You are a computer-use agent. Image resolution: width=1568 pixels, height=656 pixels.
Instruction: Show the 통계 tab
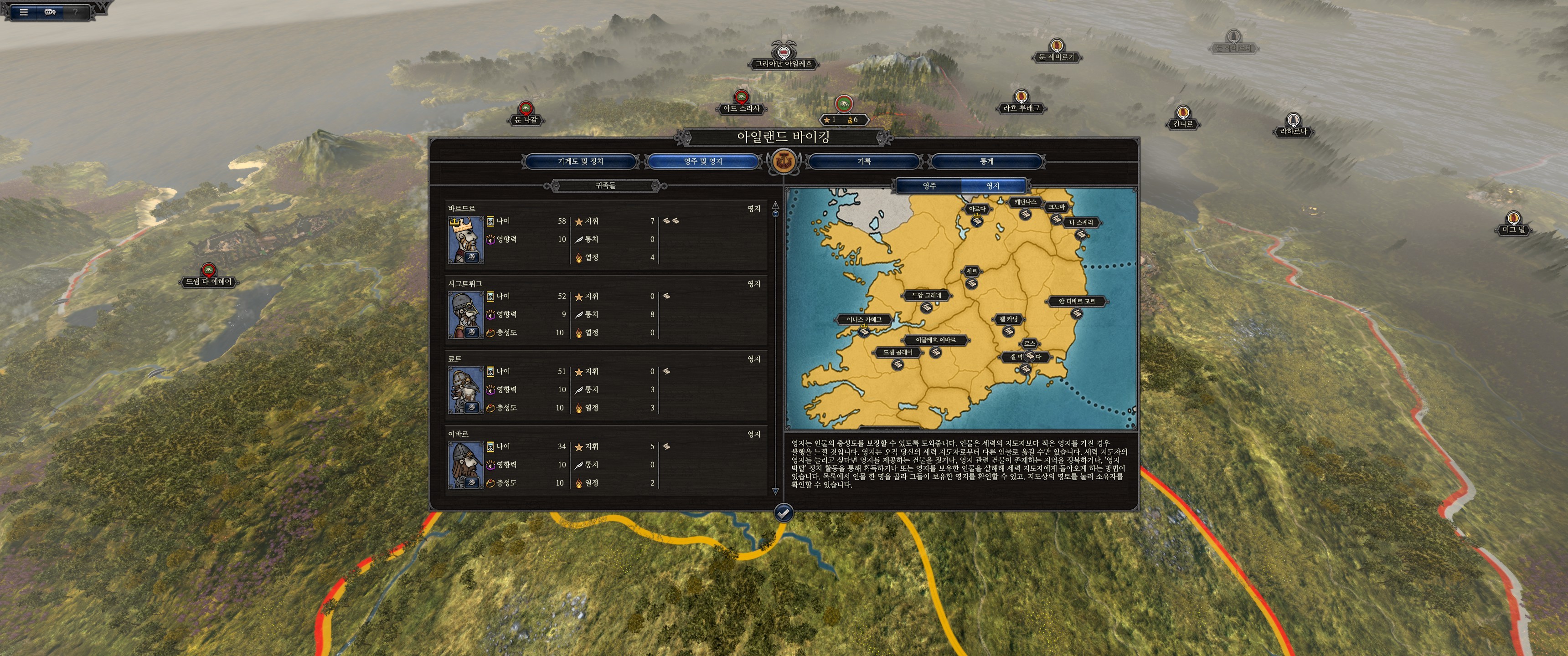[986, 161]
